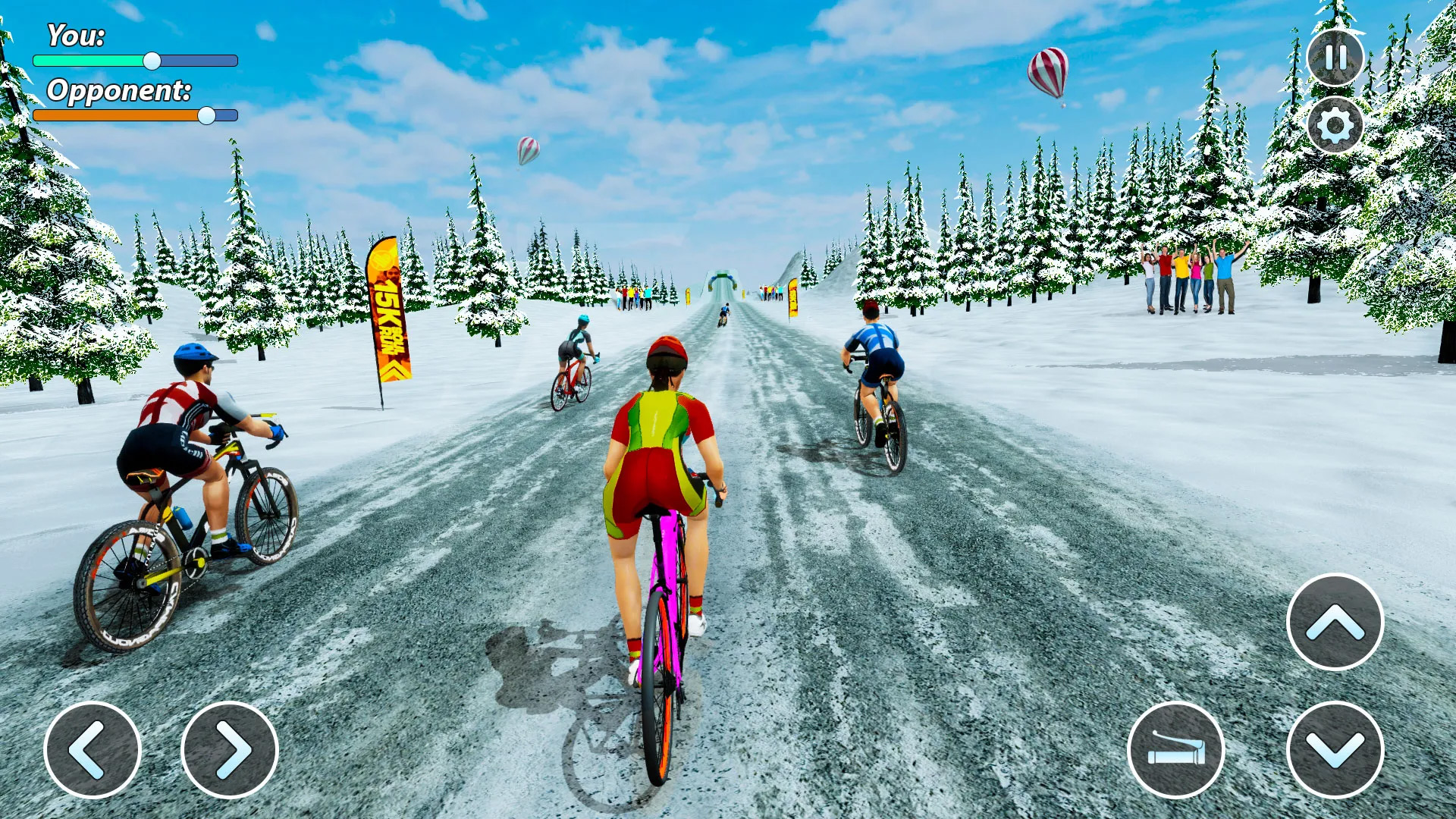The height and width of the screenshot is (819, 1456).
Task: Toggle pause on the game
Action: (x=1335, y=59)
